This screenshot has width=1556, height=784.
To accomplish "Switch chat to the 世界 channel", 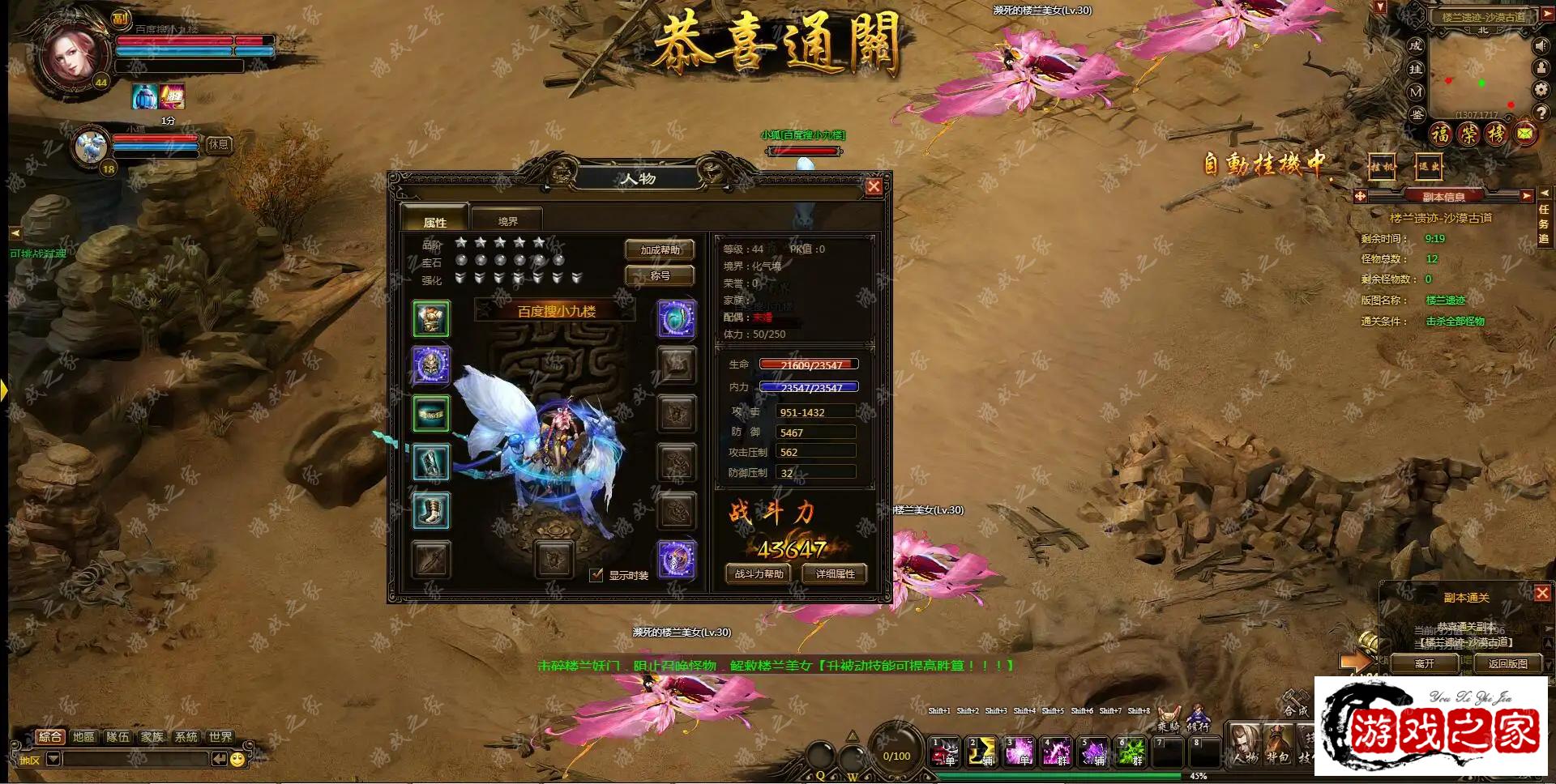I will point(220,736).
